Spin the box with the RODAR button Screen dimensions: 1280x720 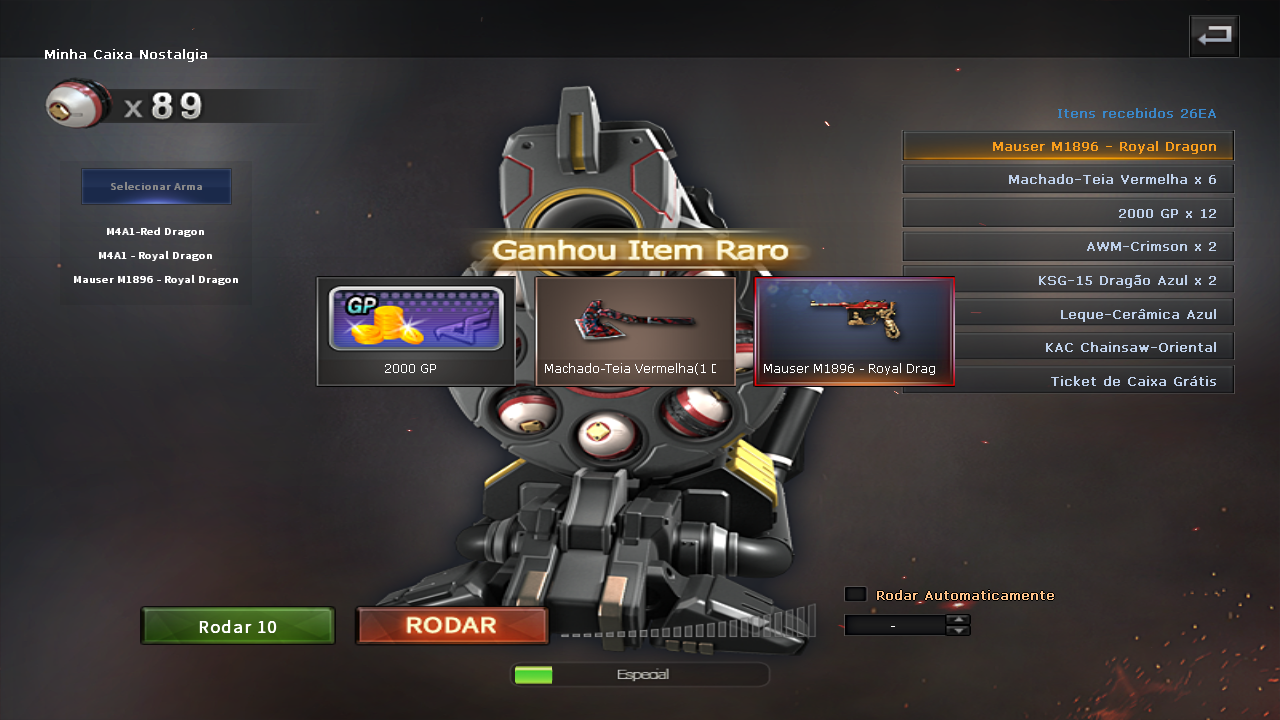(x=452, y=626)
